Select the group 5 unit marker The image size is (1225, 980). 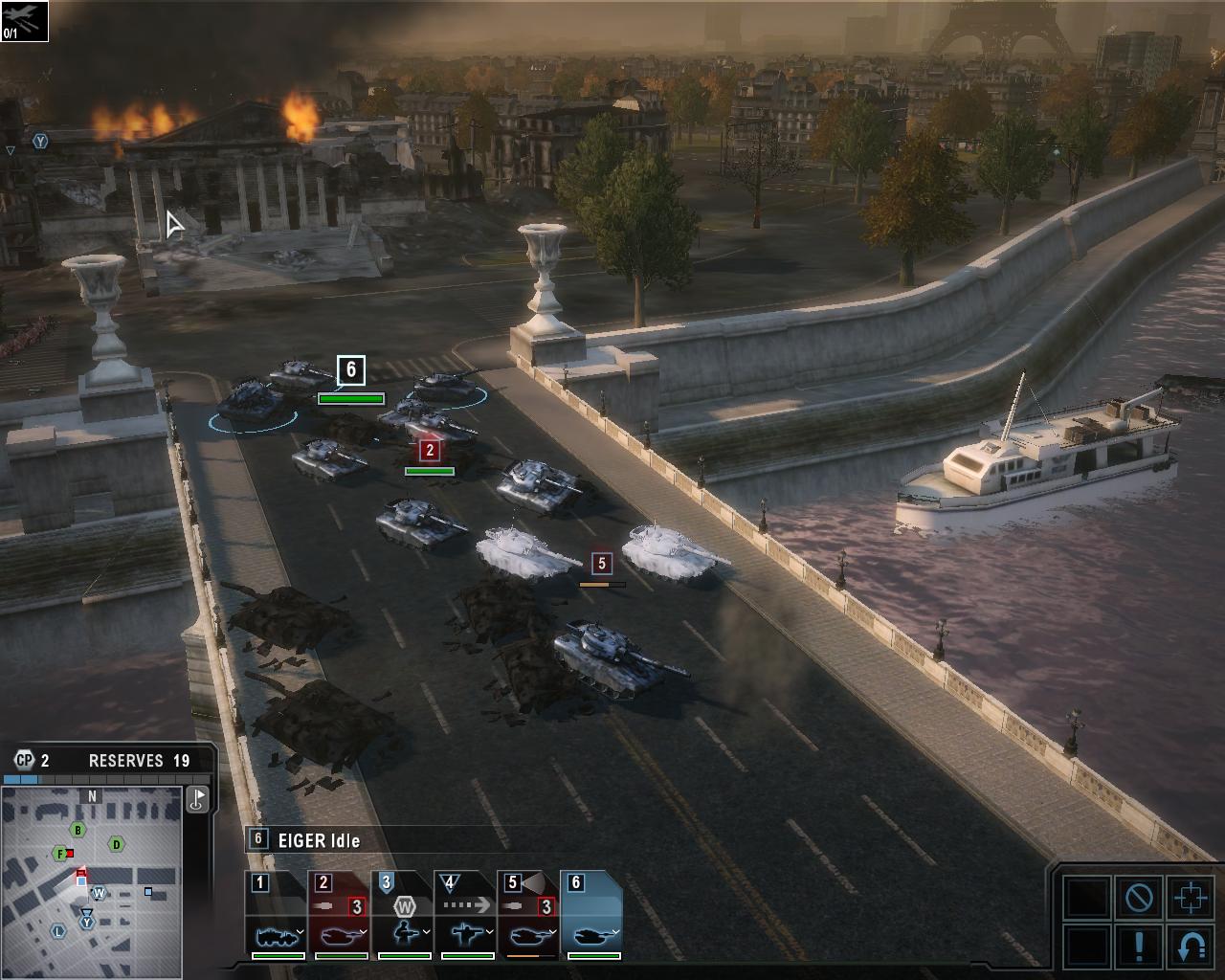(x=601, y=563)
